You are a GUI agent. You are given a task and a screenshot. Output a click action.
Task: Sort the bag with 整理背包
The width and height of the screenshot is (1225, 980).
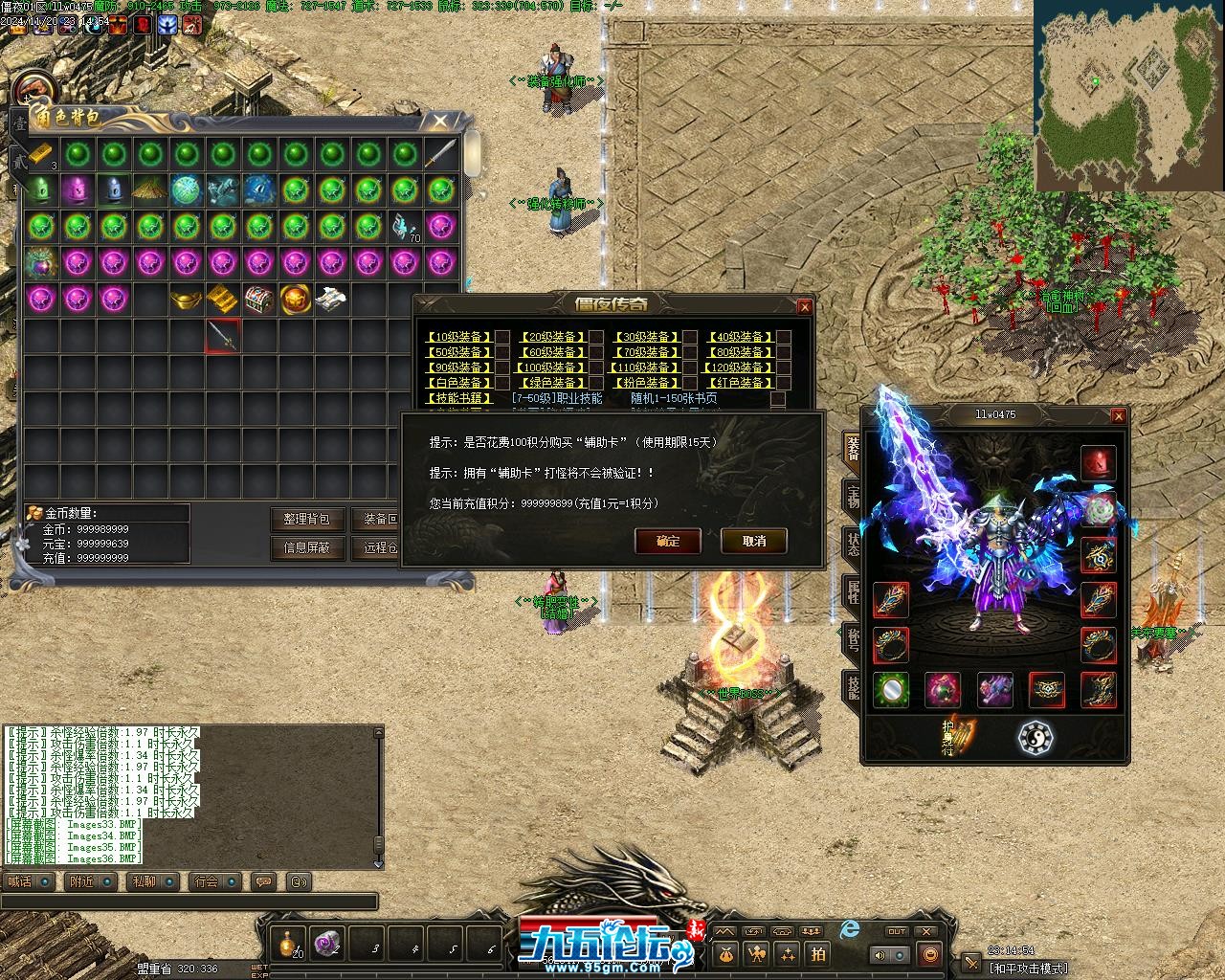(306, 519)
